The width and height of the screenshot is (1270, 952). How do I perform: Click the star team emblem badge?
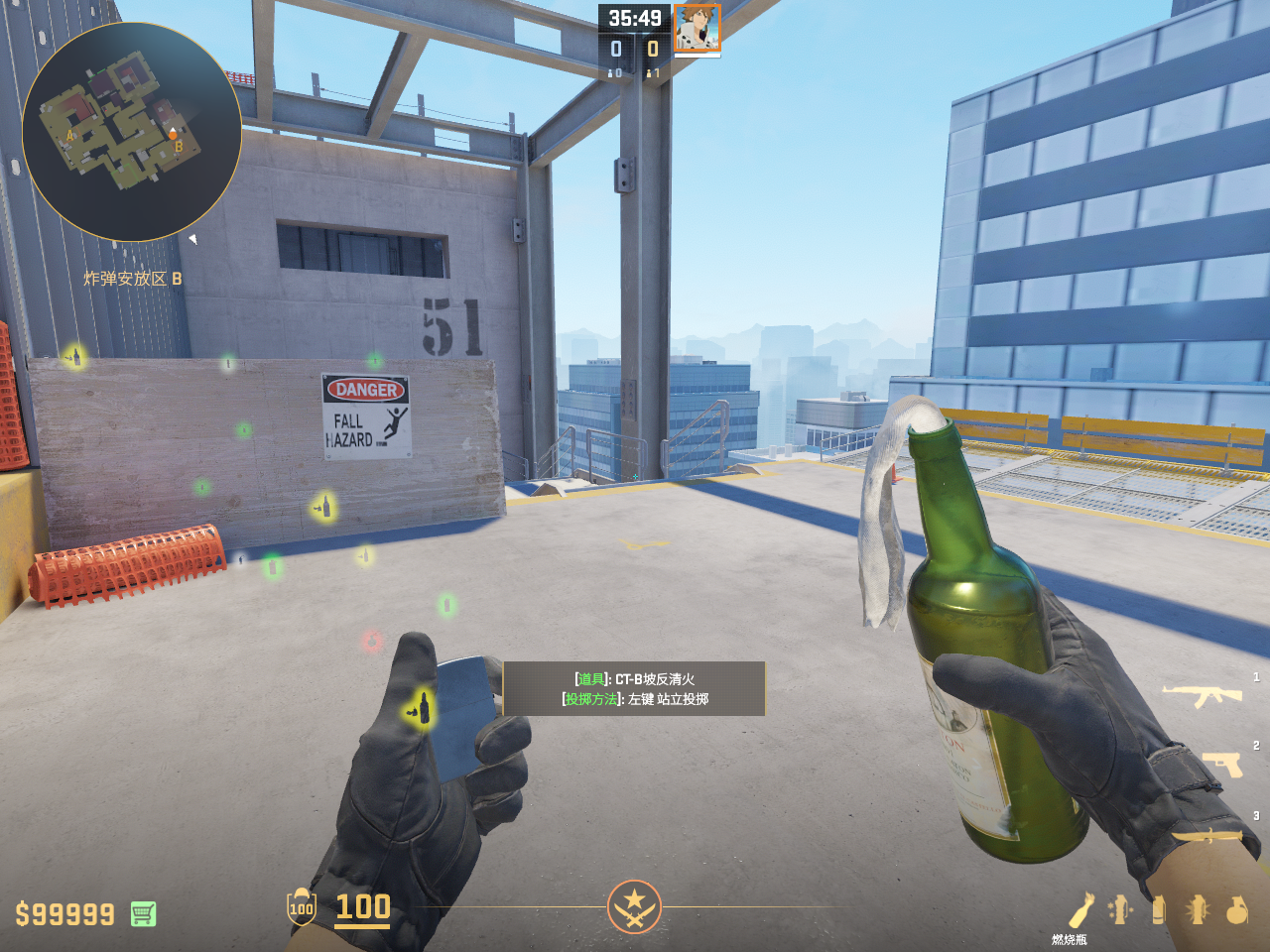point(634,906)
